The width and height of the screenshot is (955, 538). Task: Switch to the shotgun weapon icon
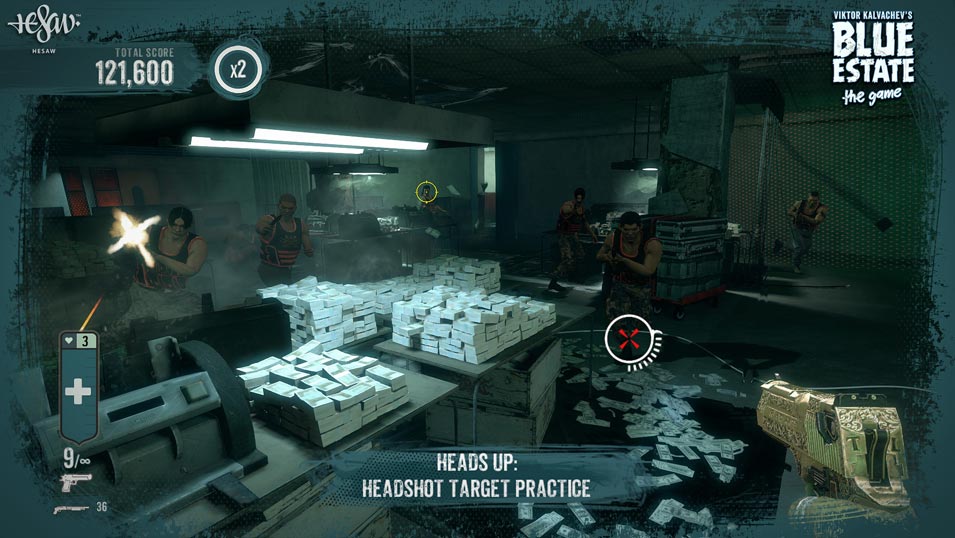70,508
